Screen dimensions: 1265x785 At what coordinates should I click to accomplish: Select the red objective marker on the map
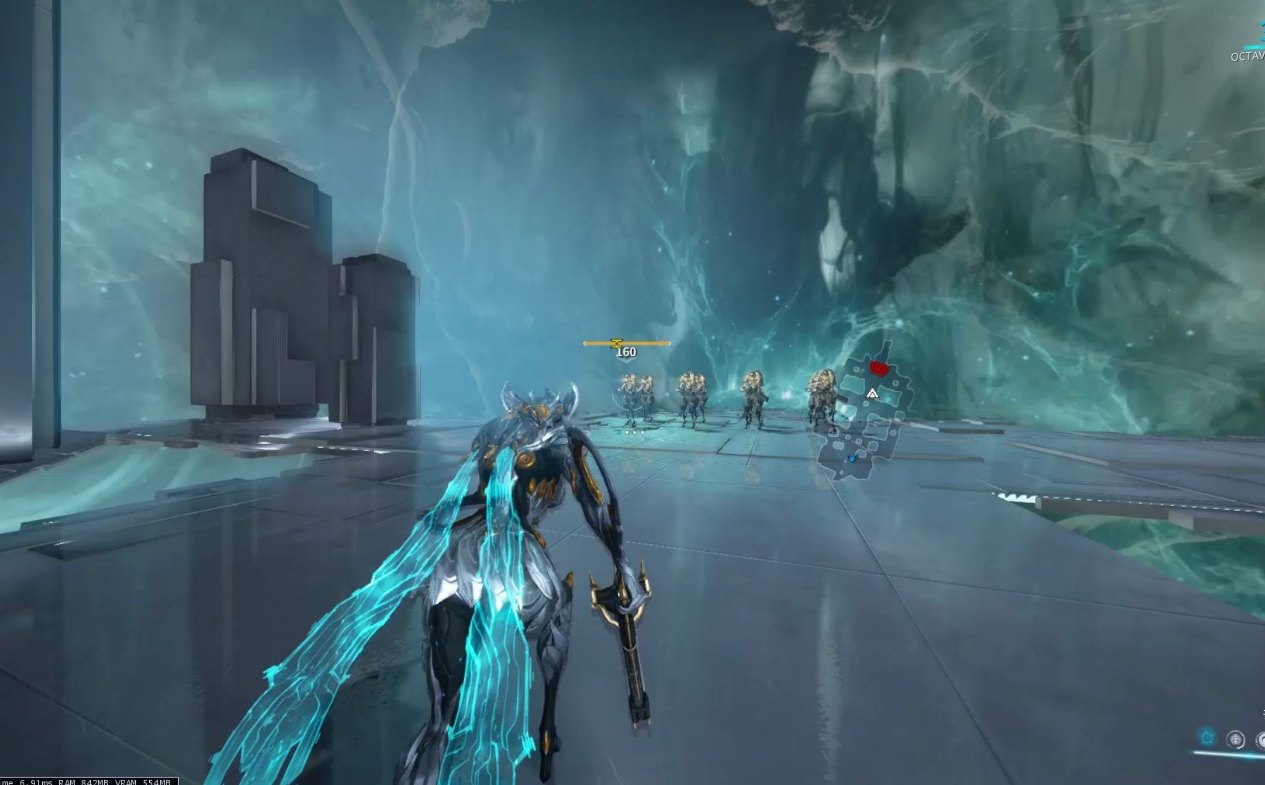click(x=879, y=369)
